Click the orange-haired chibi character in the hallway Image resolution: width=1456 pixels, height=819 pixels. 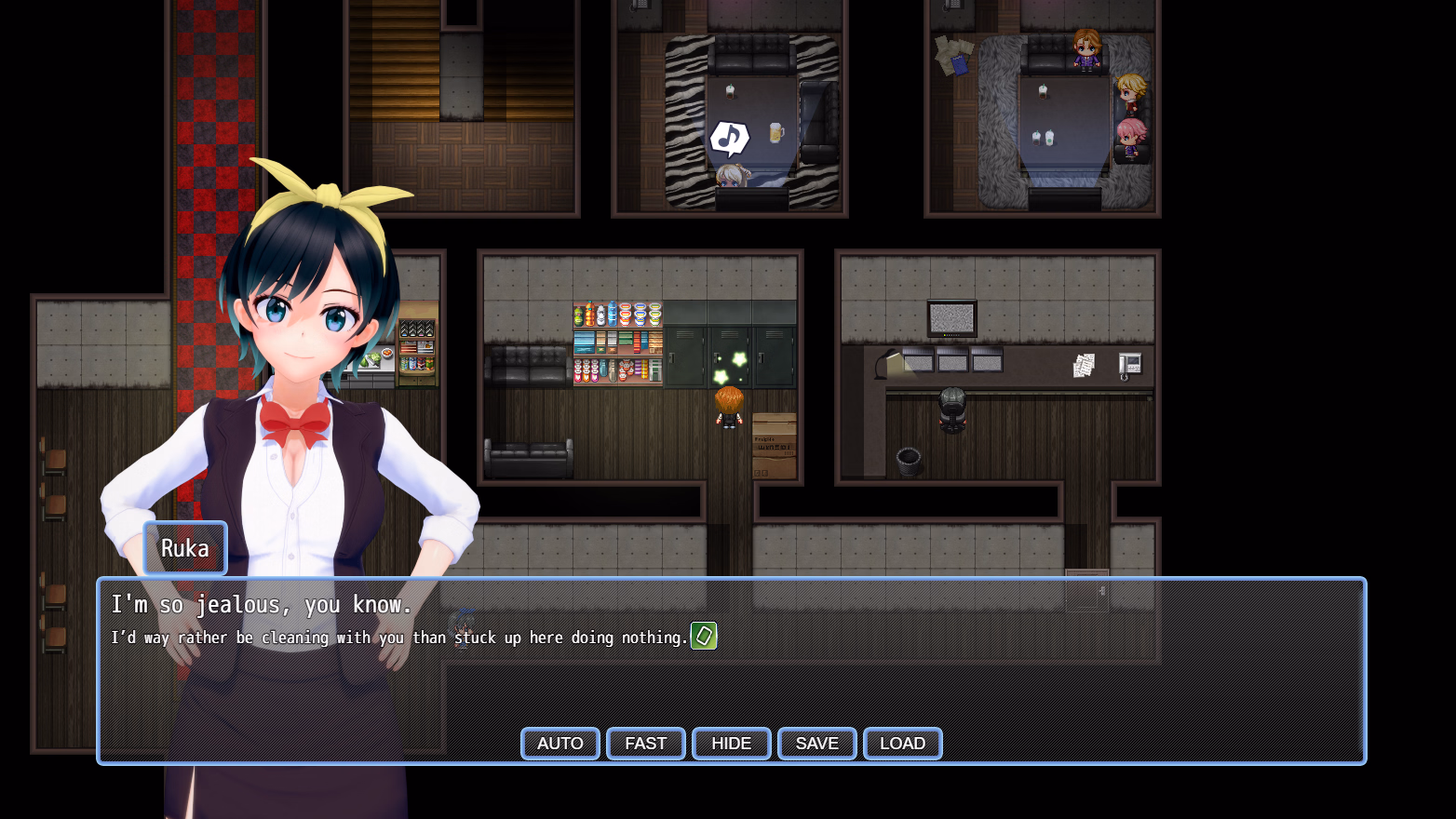pos(730,407)
